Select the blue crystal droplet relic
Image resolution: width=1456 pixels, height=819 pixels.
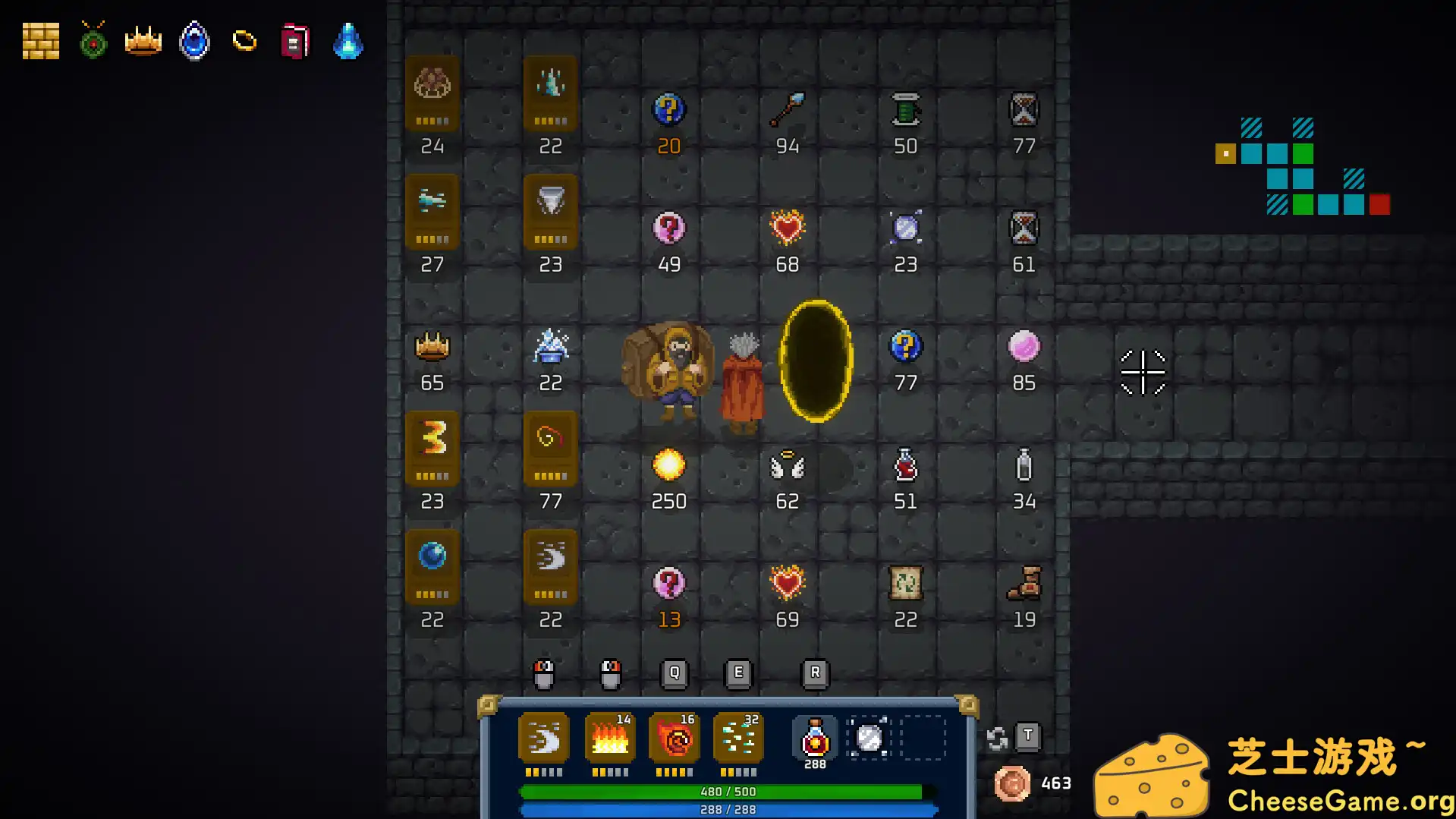348,41
